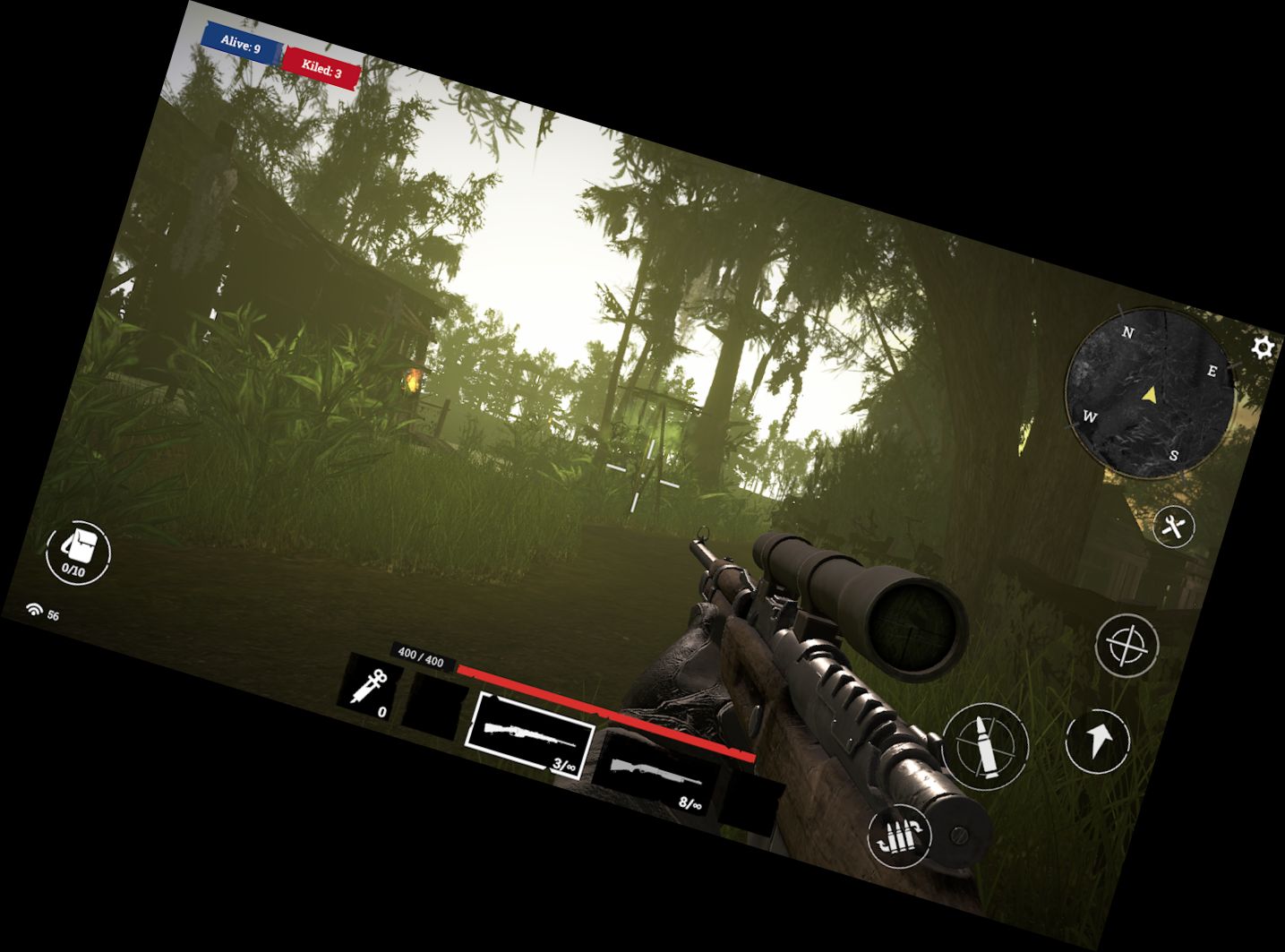The width and height of the screenshot is (1285, 952).
Task: Select the sniper rifle weapon slot
Action: [x=528, y=734]
